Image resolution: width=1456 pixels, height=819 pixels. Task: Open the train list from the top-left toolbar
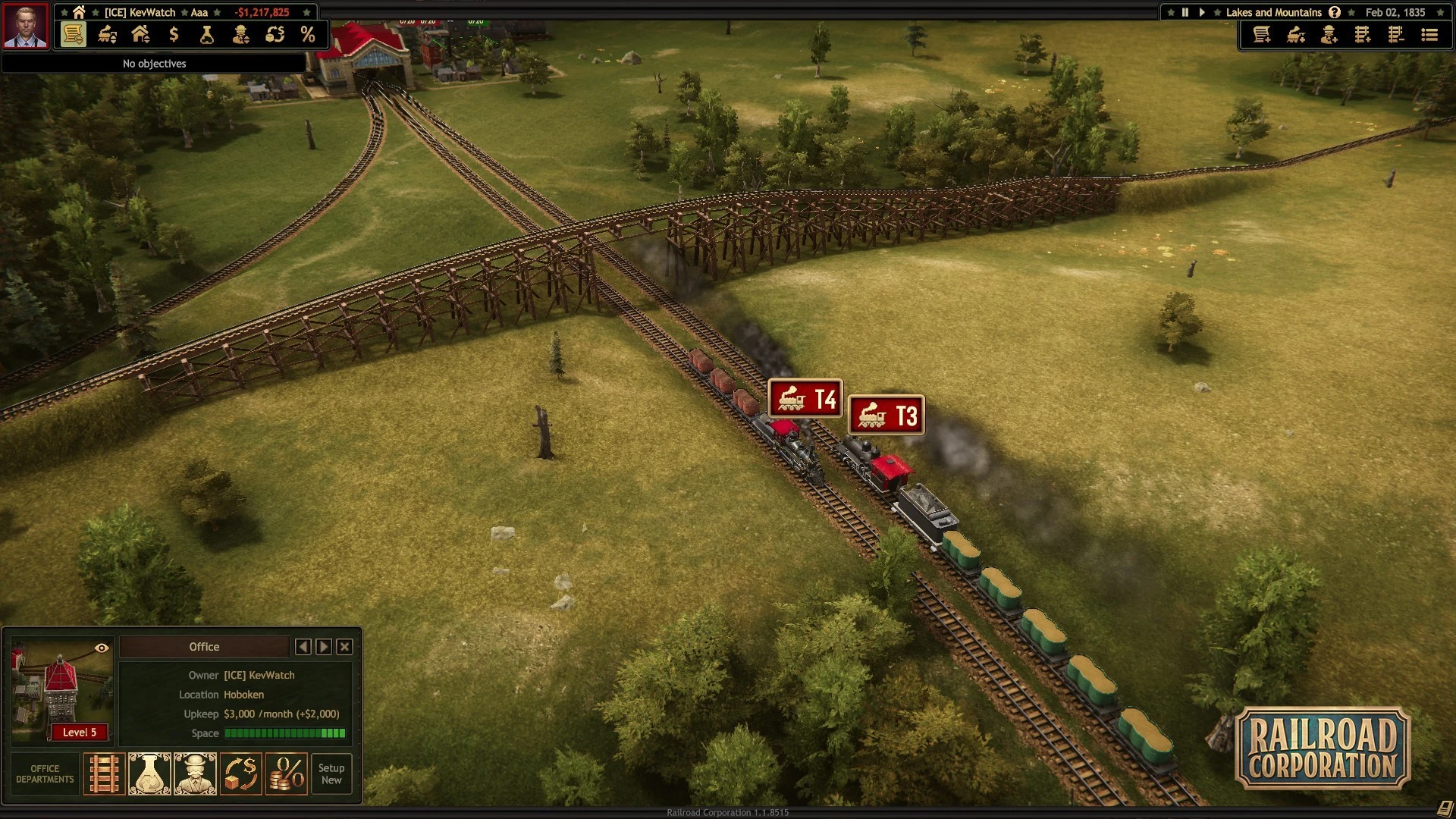[x=107, y=35]
